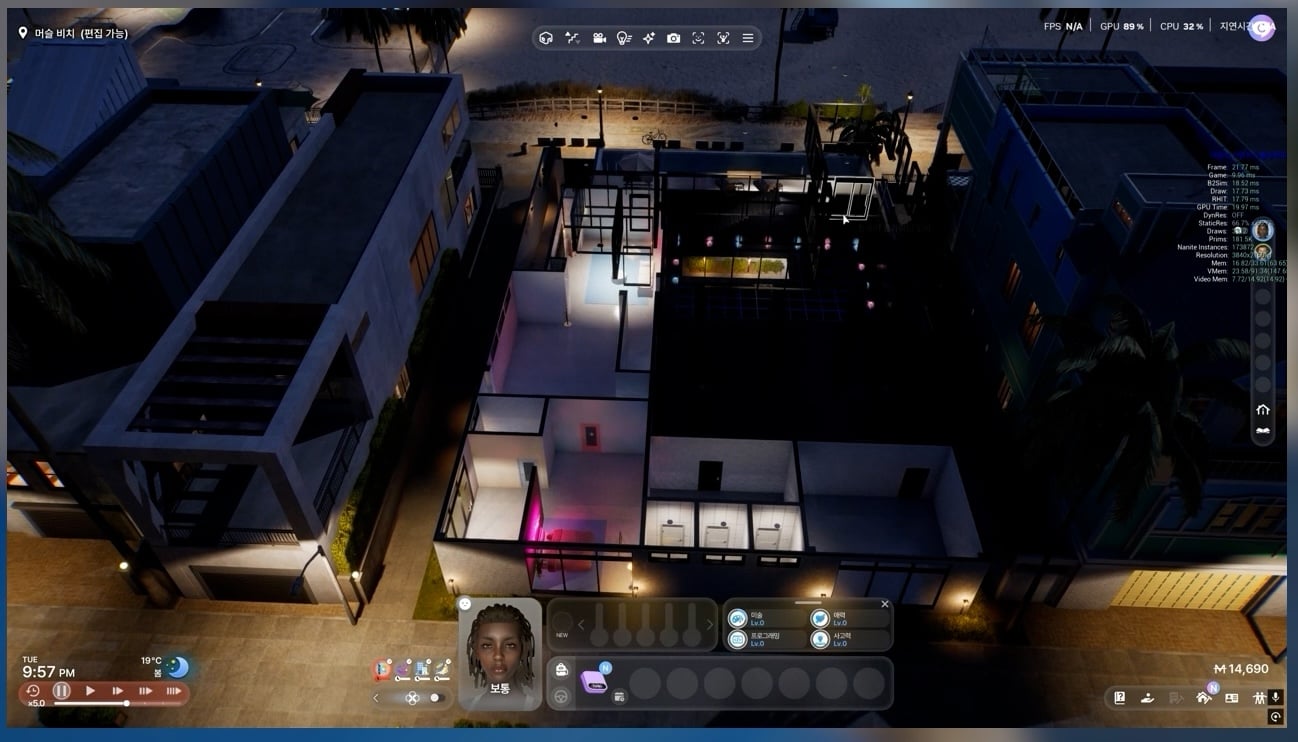The image size is (1298, 742).
Task: Toggle the lightbulb lighting options
Action: tap(623, 38)
